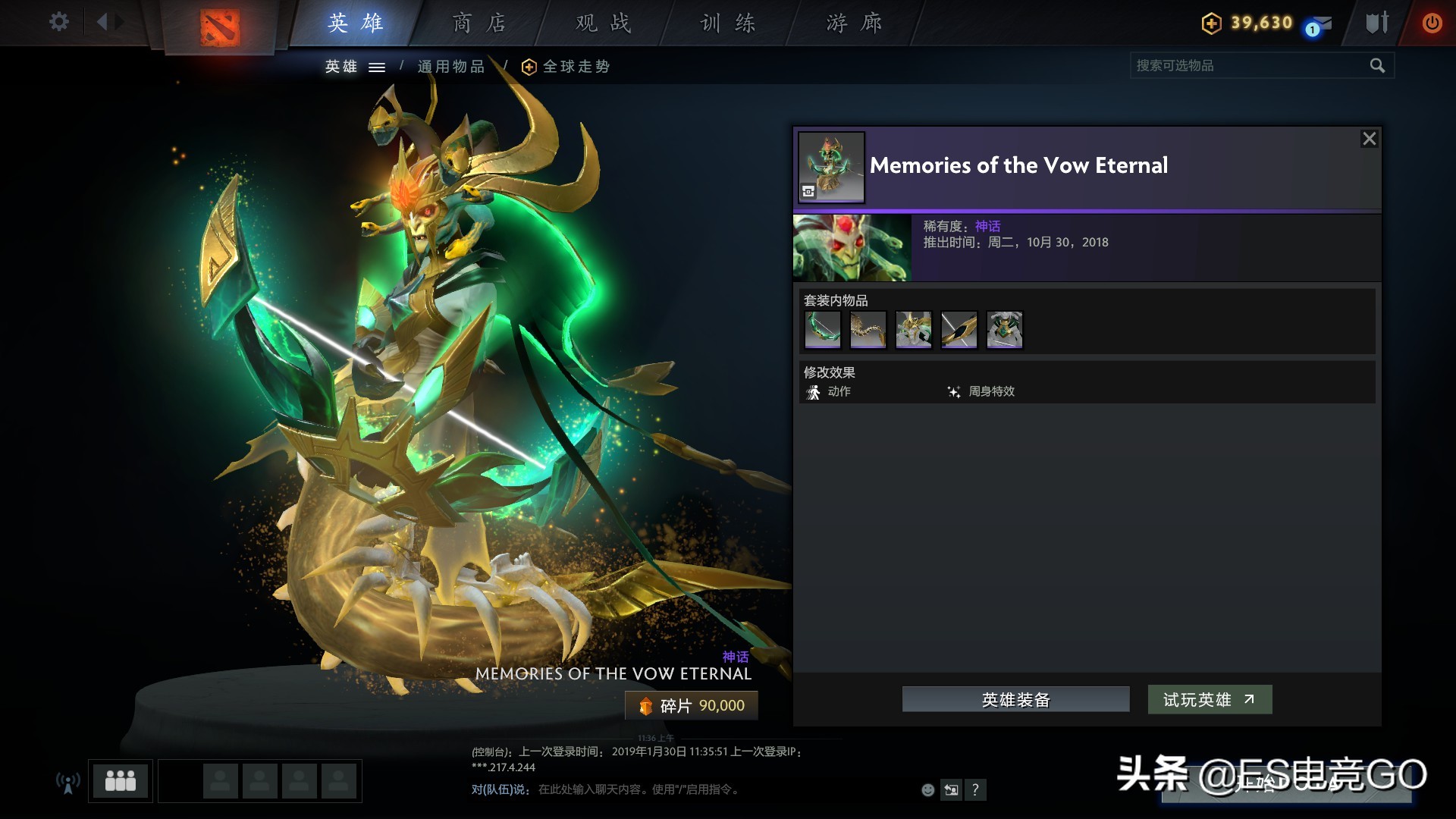
Task: Click the 试玩英雄 button
Action: (x=1209, y=699)
